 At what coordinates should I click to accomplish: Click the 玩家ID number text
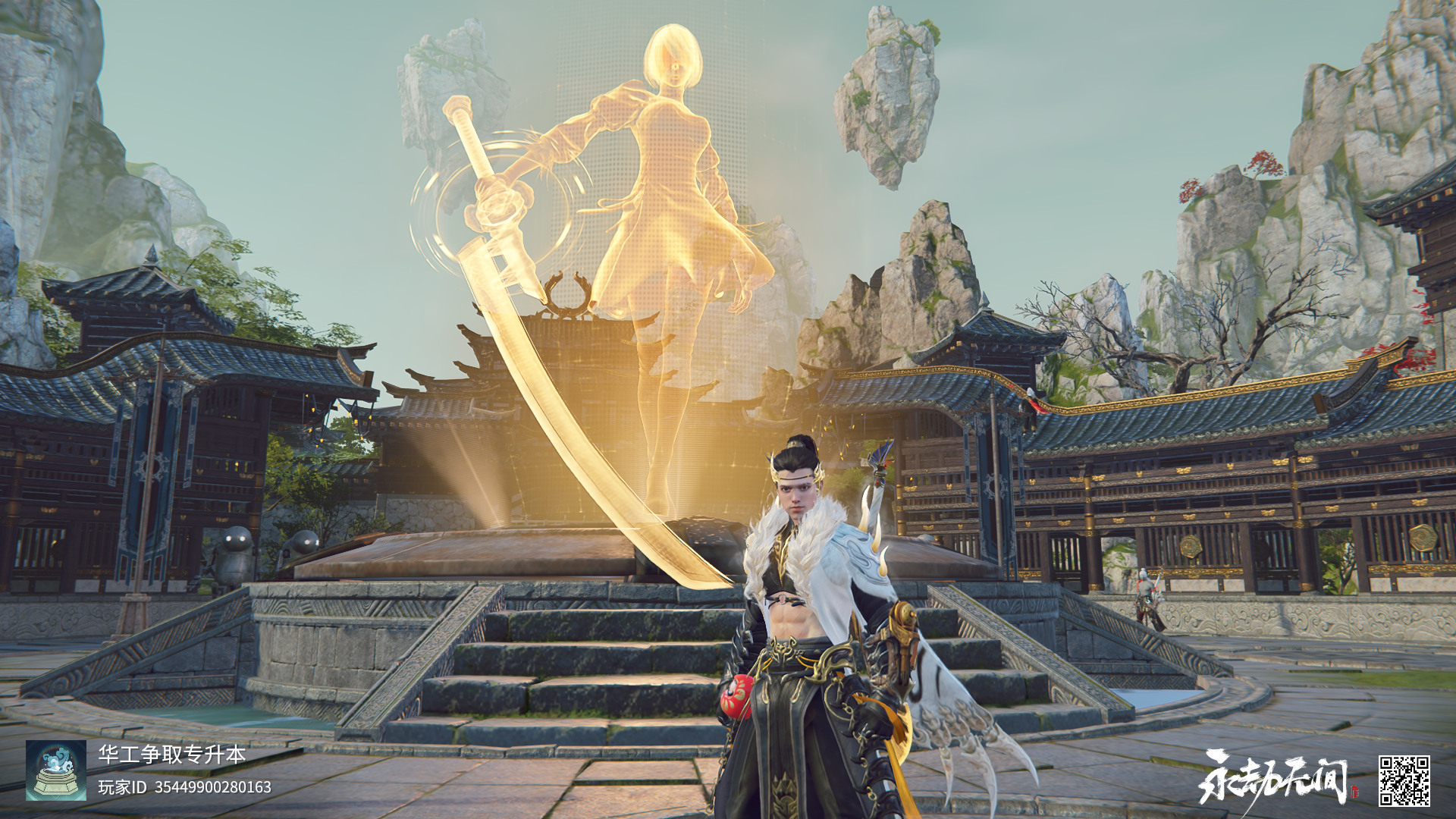point(212,787)
